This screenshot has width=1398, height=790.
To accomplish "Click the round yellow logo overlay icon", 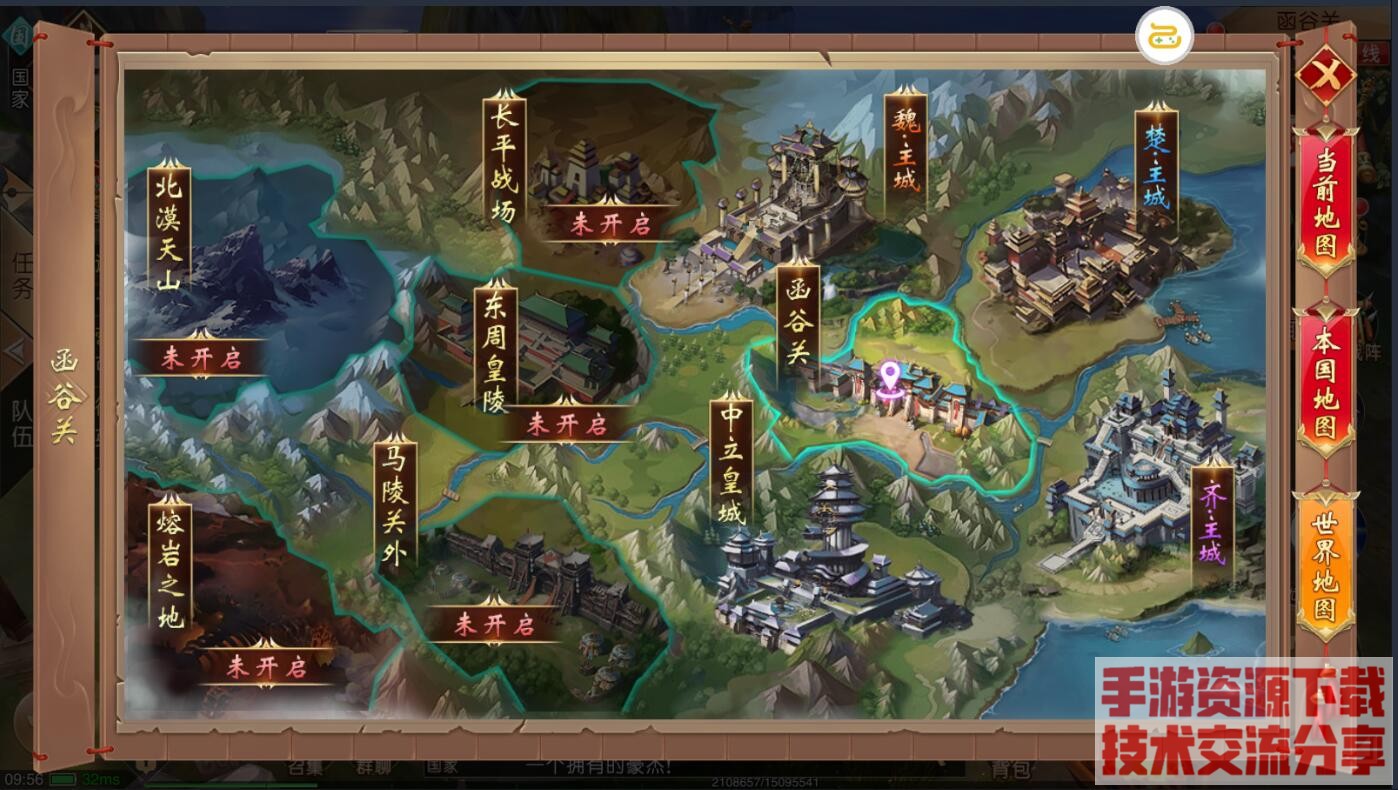I will click(1165, 36).
